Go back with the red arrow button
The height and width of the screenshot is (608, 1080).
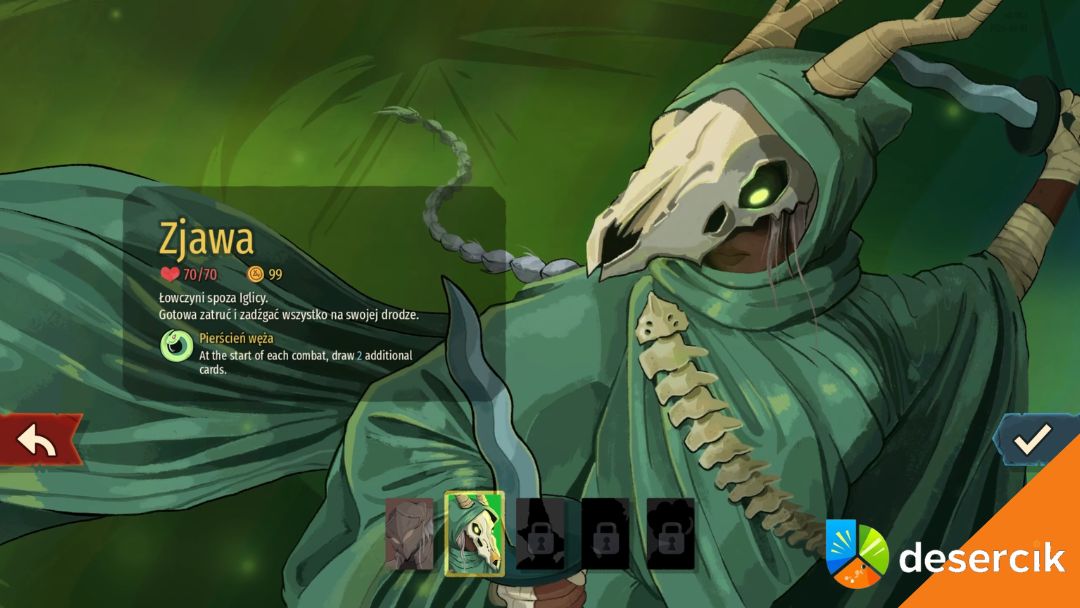coord(38,440)
